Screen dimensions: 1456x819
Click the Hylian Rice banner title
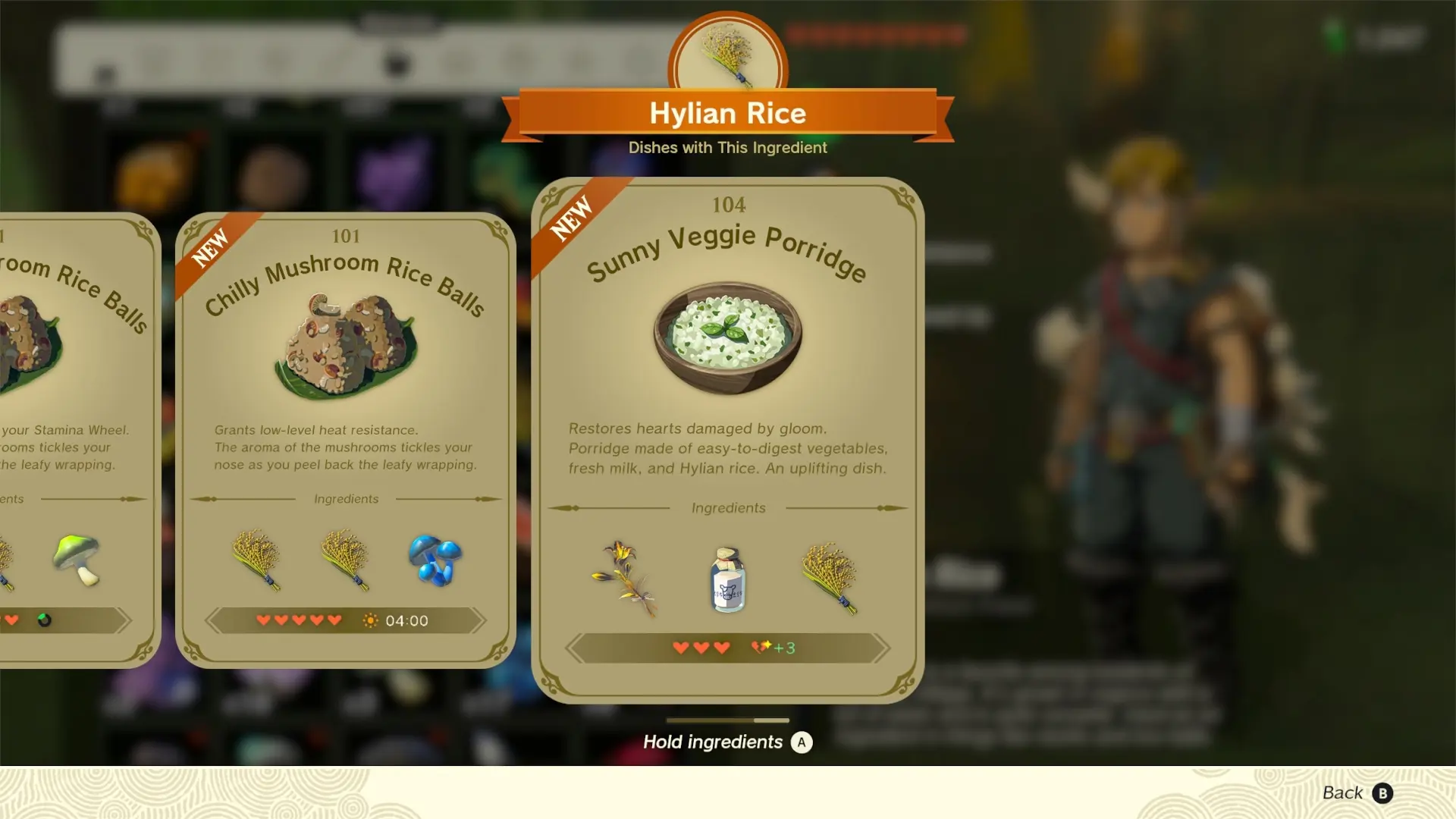pyautogui.click(x=726, y=114)
